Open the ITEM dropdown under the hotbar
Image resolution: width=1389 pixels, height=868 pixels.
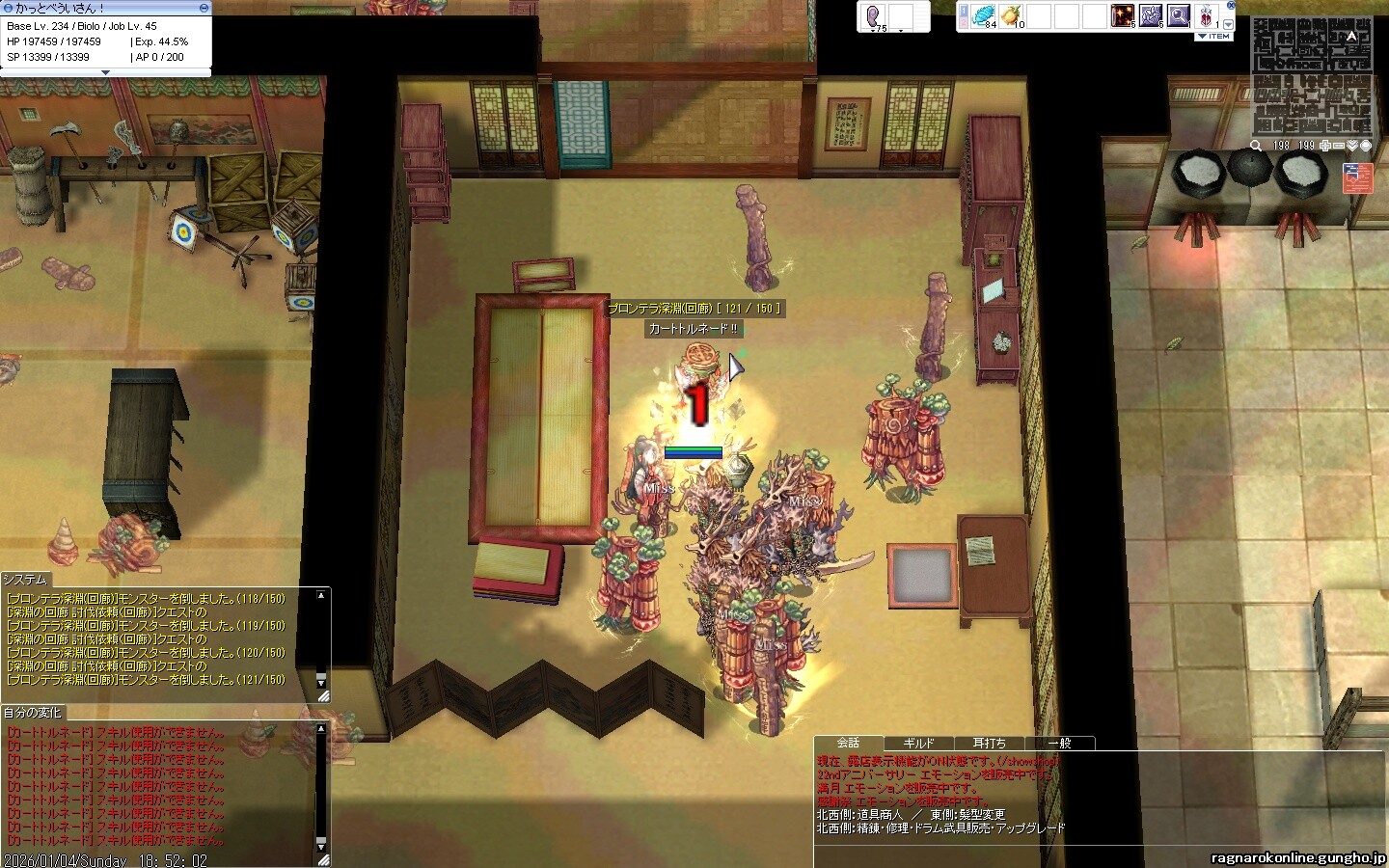pyautogui.click(x=1214, y=37)
